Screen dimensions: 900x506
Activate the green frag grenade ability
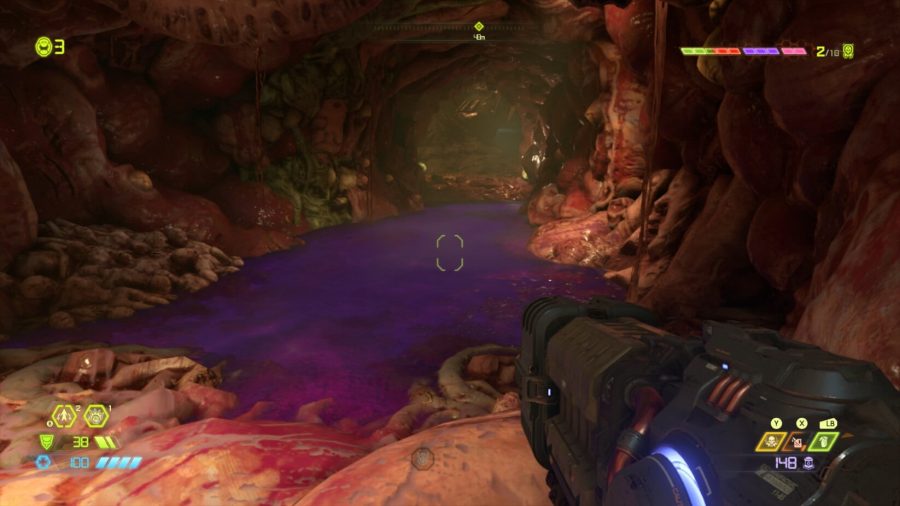coord(825,440)
